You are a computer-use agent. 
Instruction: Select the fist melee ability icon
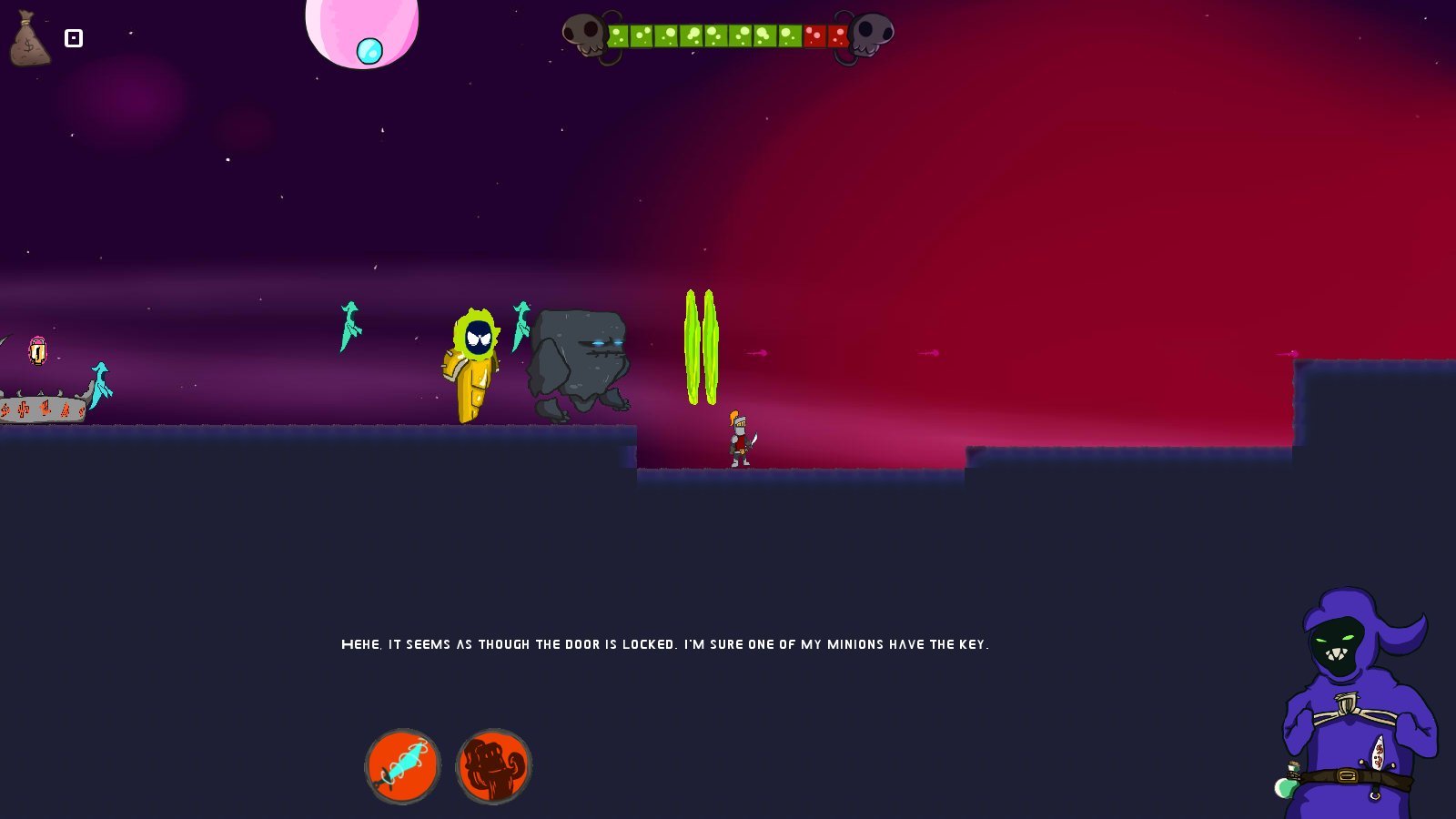[492, 765]
